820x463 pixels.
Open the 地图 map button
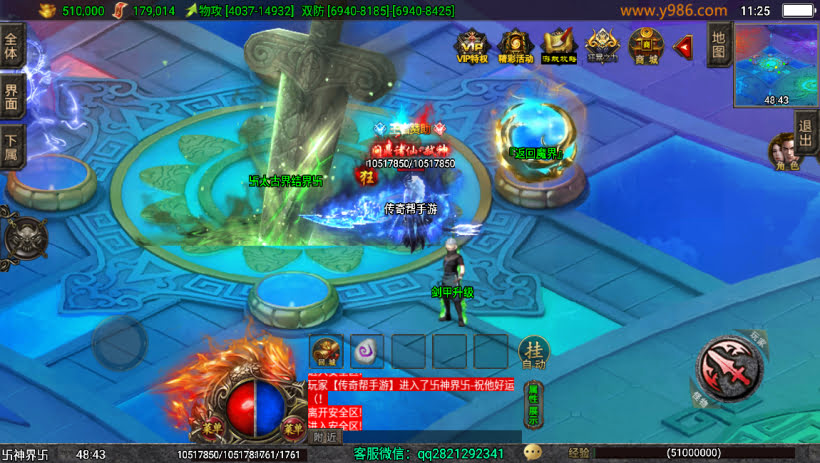[x=718, y=45]
